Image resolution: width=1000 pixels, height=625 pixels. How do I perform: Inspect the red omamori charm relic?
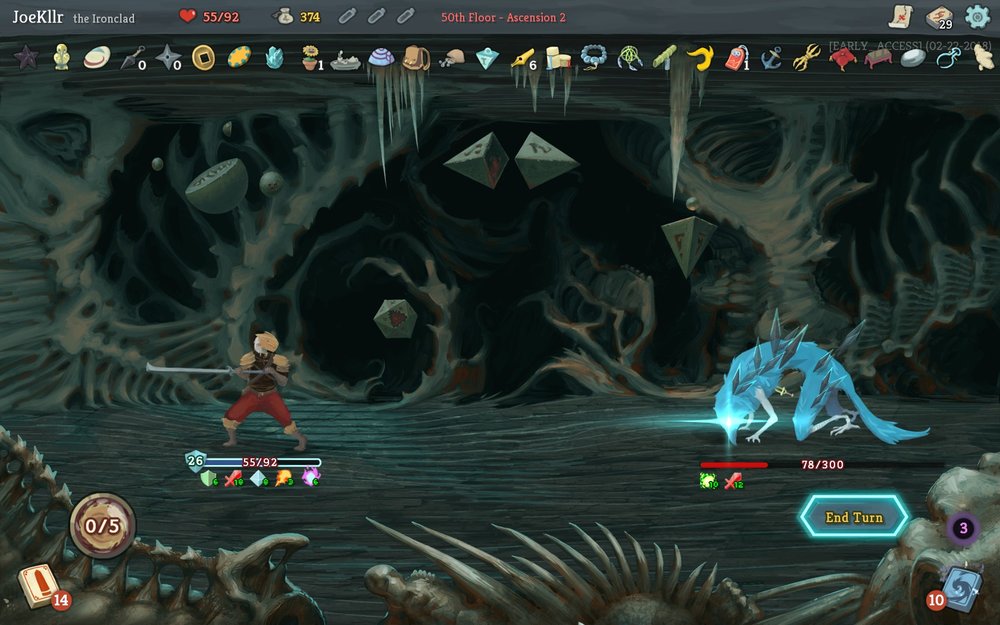736,58
